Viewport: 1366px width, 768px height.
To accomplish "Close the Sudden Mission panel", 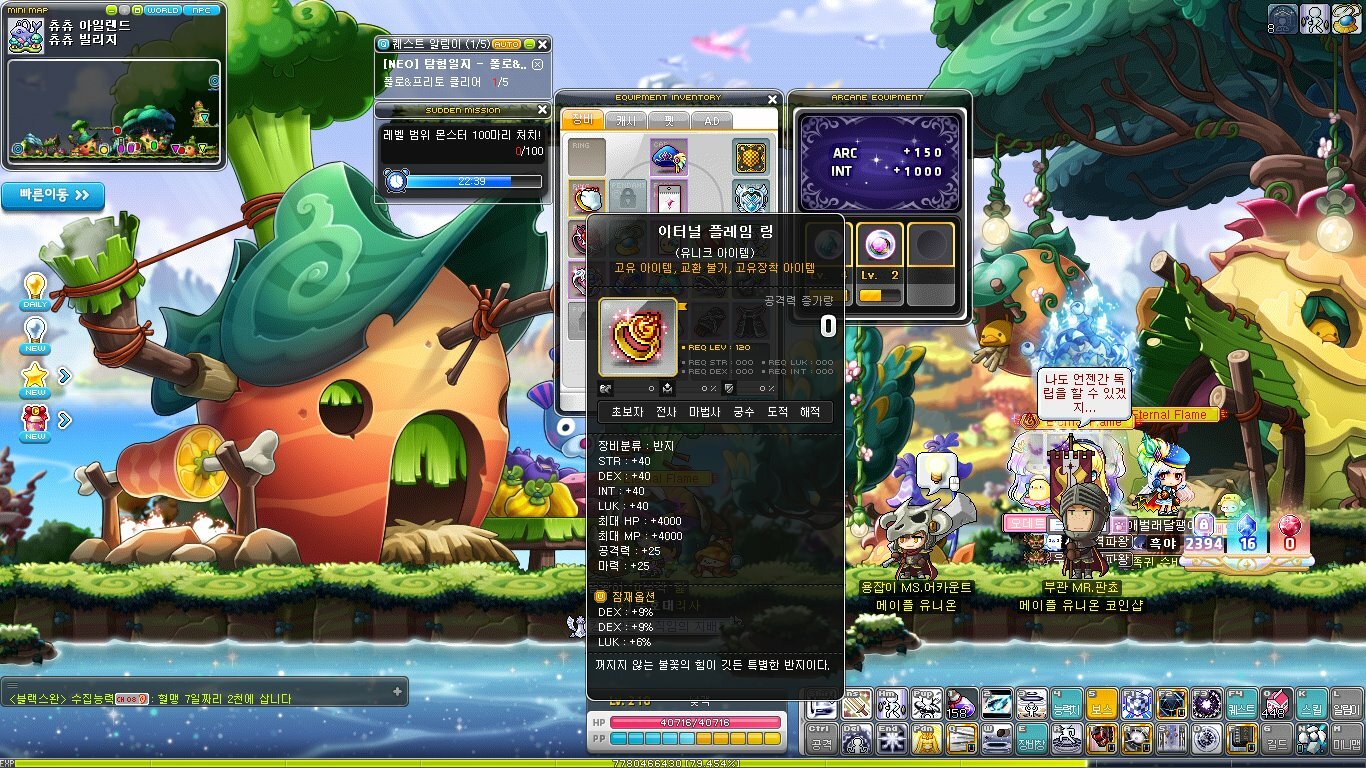I will [543, 110].
